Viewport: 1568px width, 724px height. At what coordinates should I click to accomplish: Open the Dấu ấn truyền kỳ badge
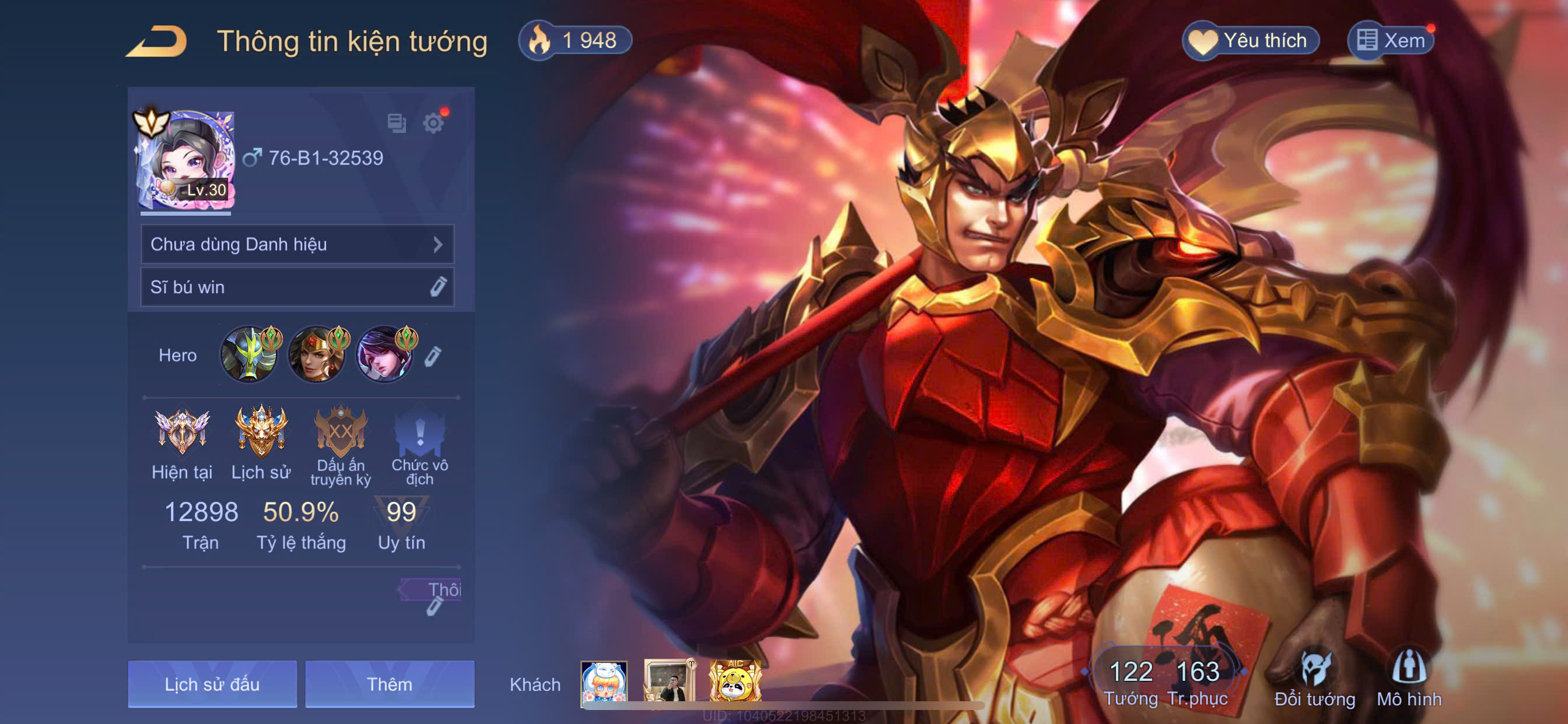(340, 444)
